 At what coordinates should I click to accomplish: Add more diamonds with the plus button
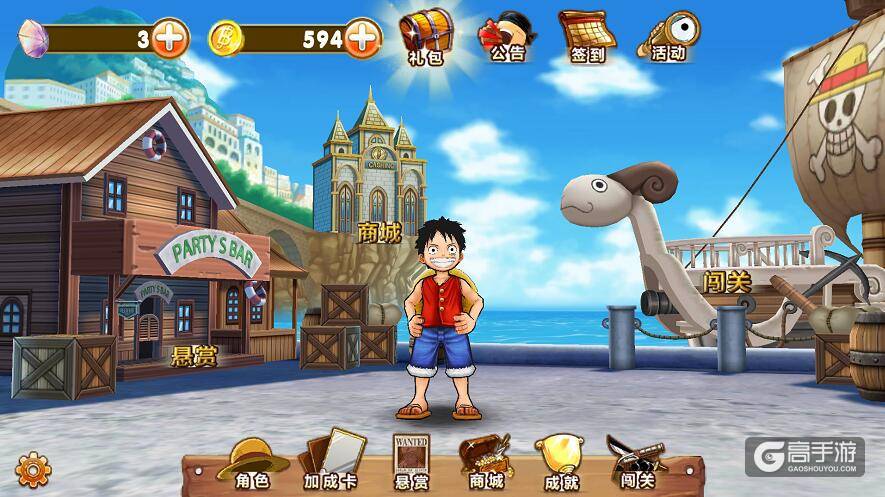[x=171, y=39]
